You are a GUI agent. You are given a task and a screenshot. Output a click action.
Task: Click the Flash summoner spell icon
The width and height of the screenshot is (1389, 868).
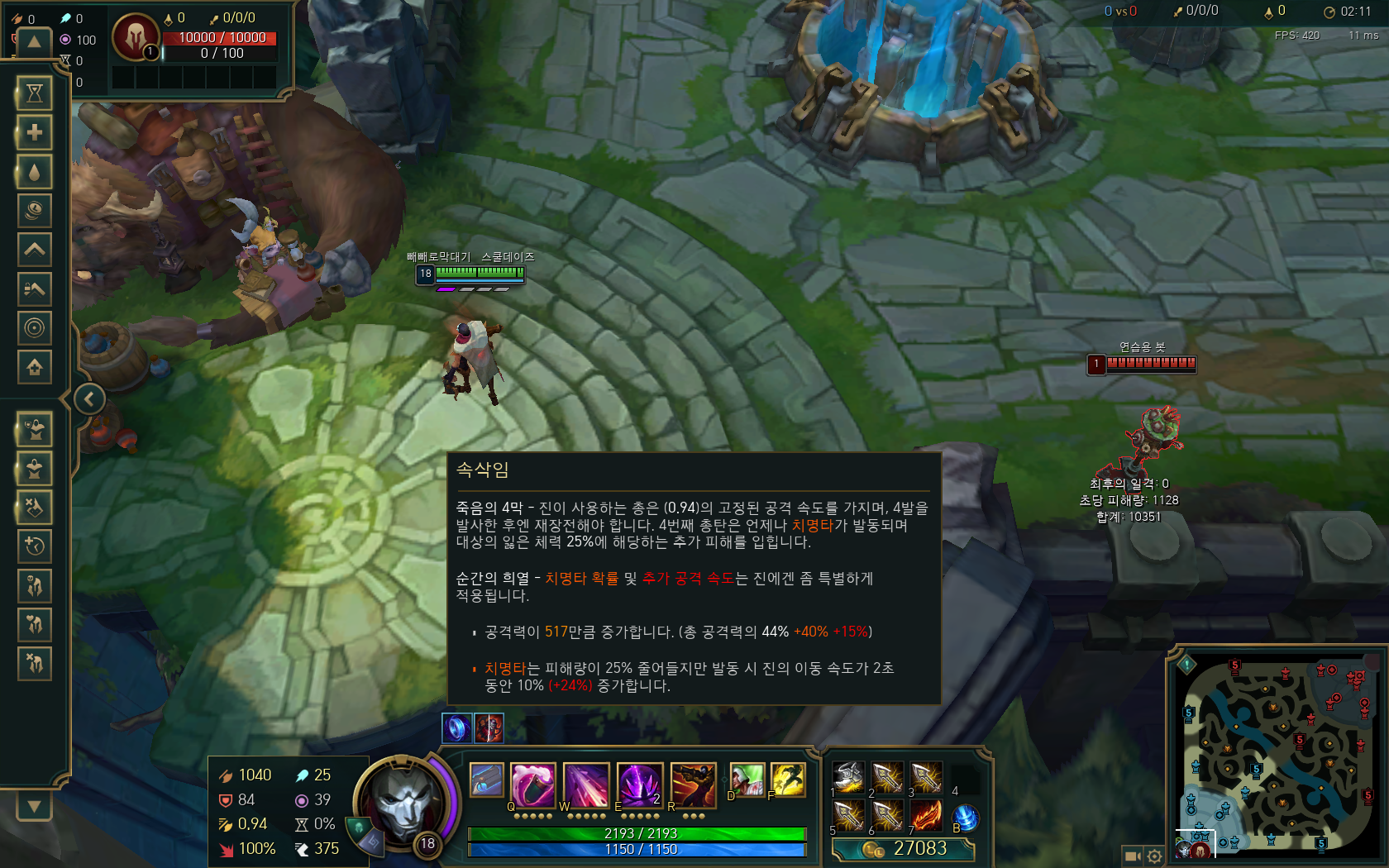[790, 781]
